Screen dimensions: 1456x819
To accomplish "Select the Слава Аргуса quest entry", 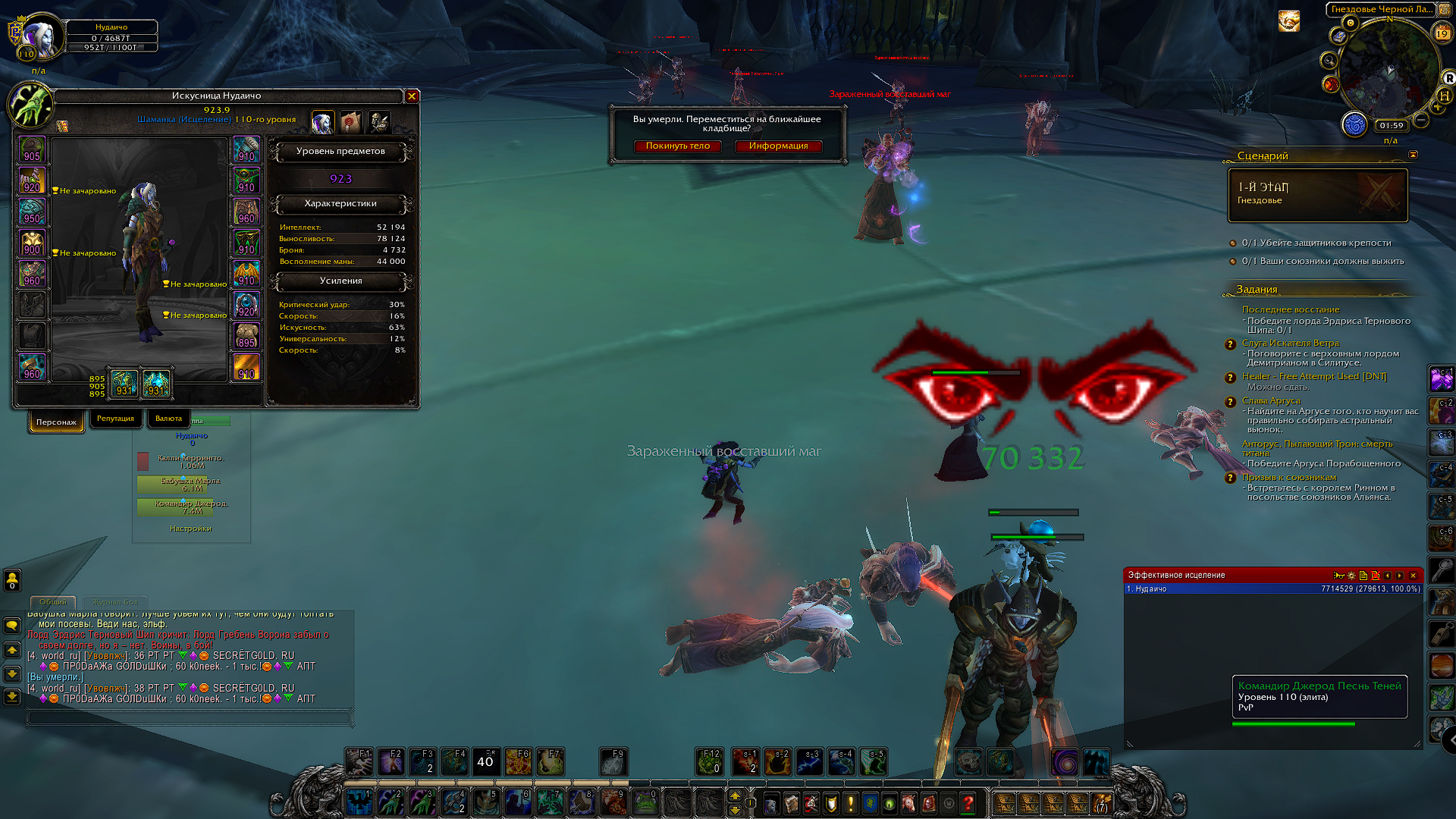I will 1271,400.
